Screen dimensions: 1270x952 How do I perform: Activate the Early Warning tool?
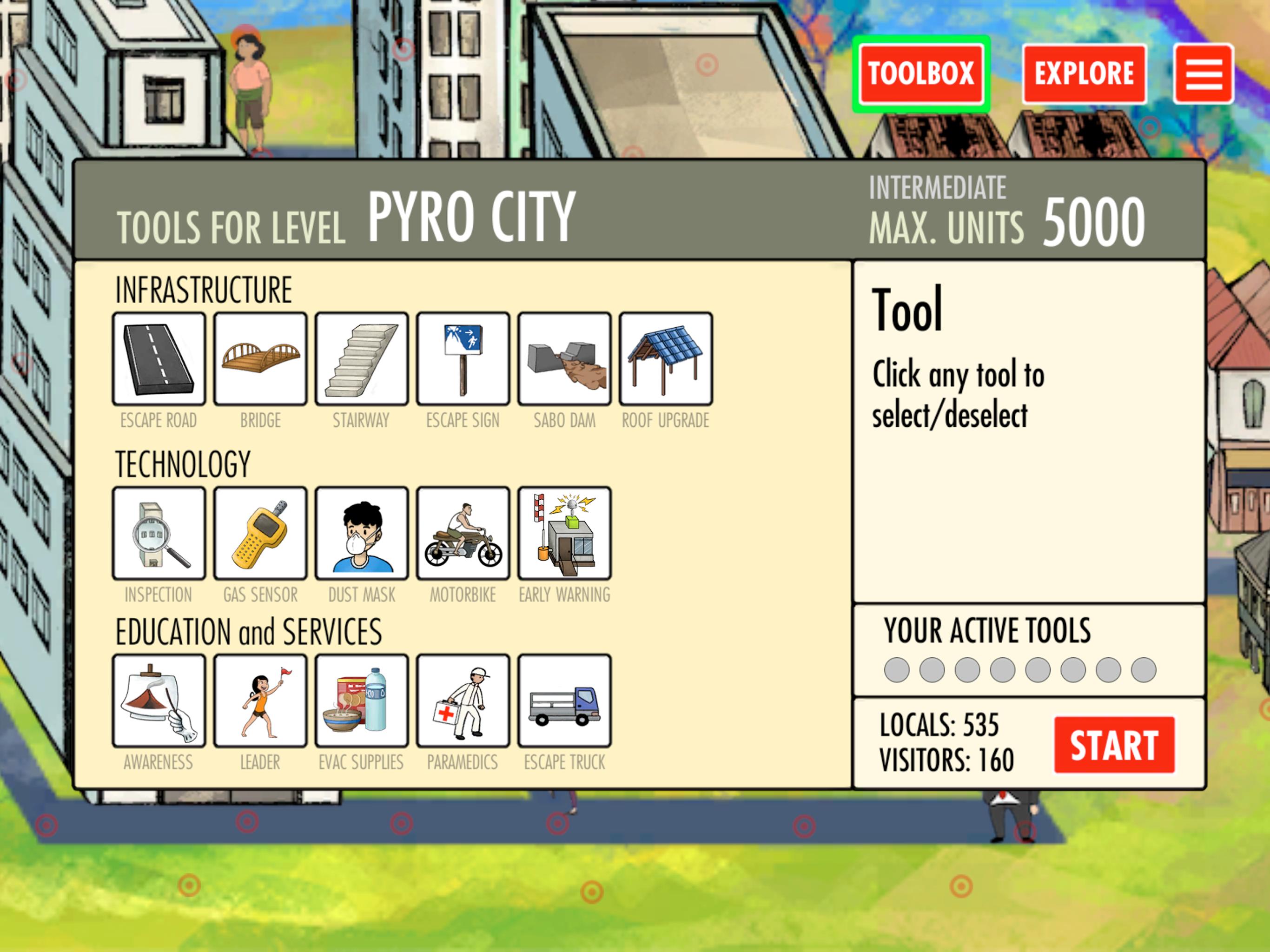[x=564, y=533]
